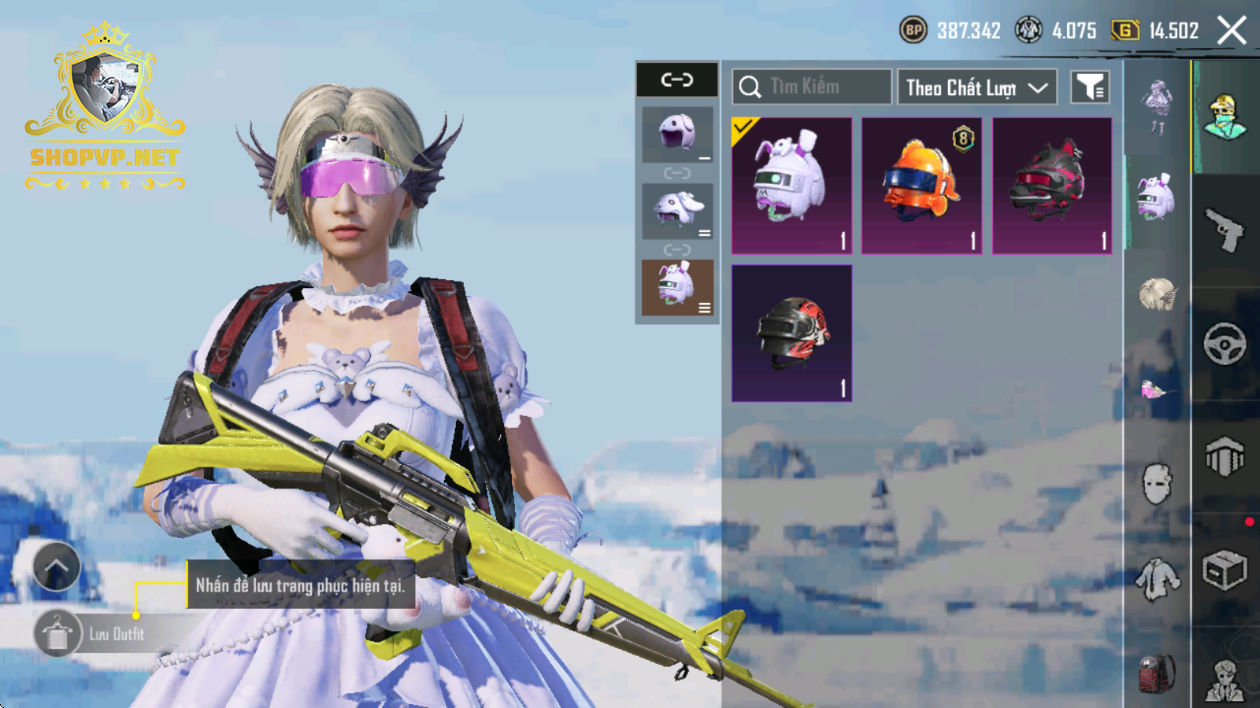Open the filter options funnel button
Image resolution: width=1260 pixels, height=708 pixels.
(x=1090, y=87)
